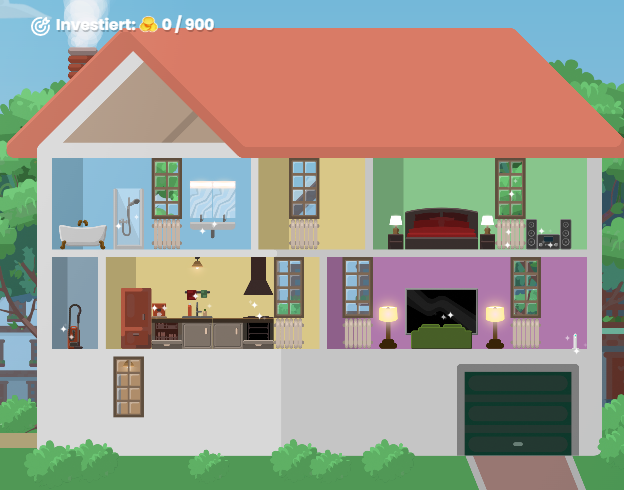
Task: Select the thermometer on the purple wall
Action: (575, 343)
